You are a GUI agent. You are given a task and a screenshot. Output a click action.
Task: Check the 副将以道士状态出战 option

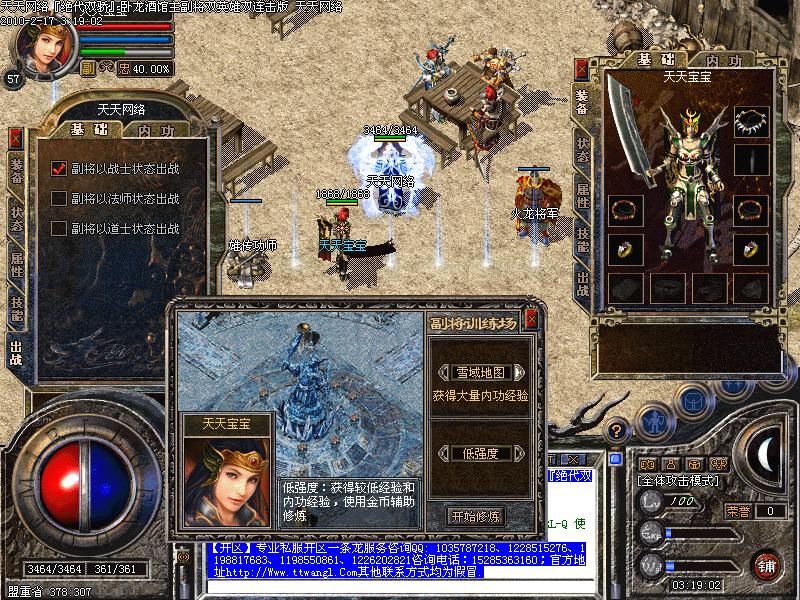(59, 228)
